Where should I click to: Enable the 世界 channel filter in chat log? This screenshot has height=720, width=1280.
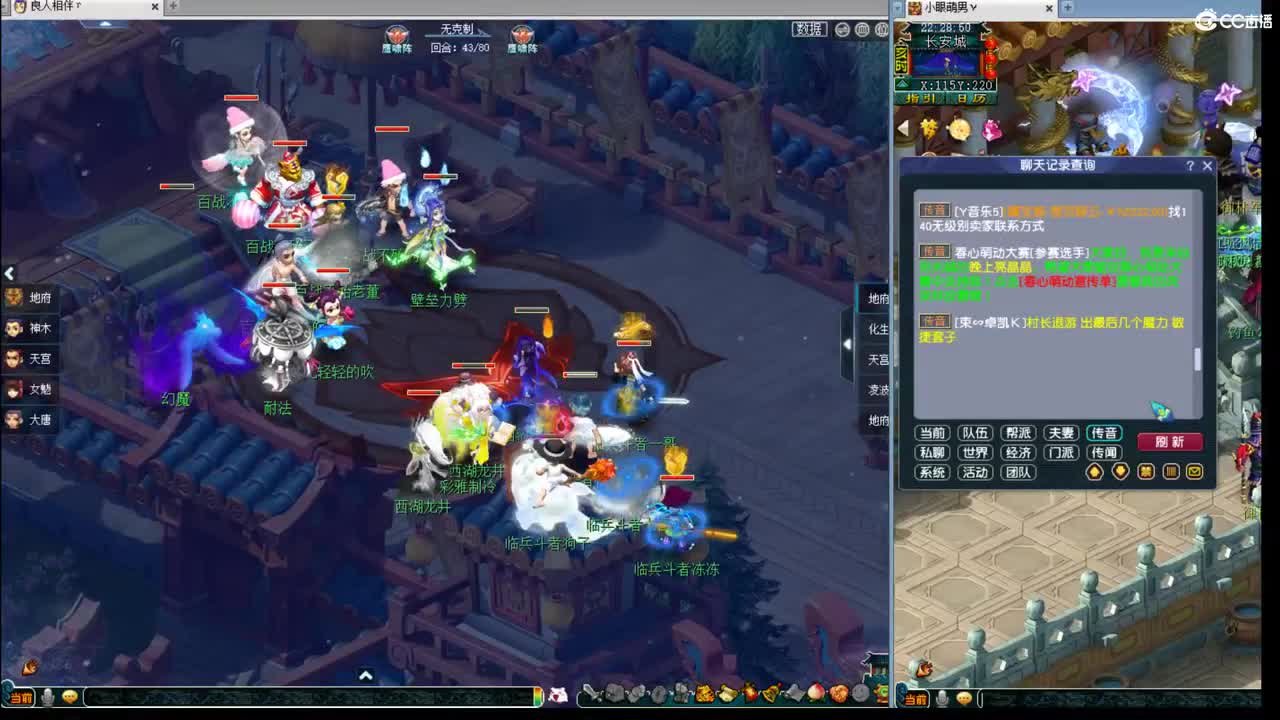[x=976, y=452]
